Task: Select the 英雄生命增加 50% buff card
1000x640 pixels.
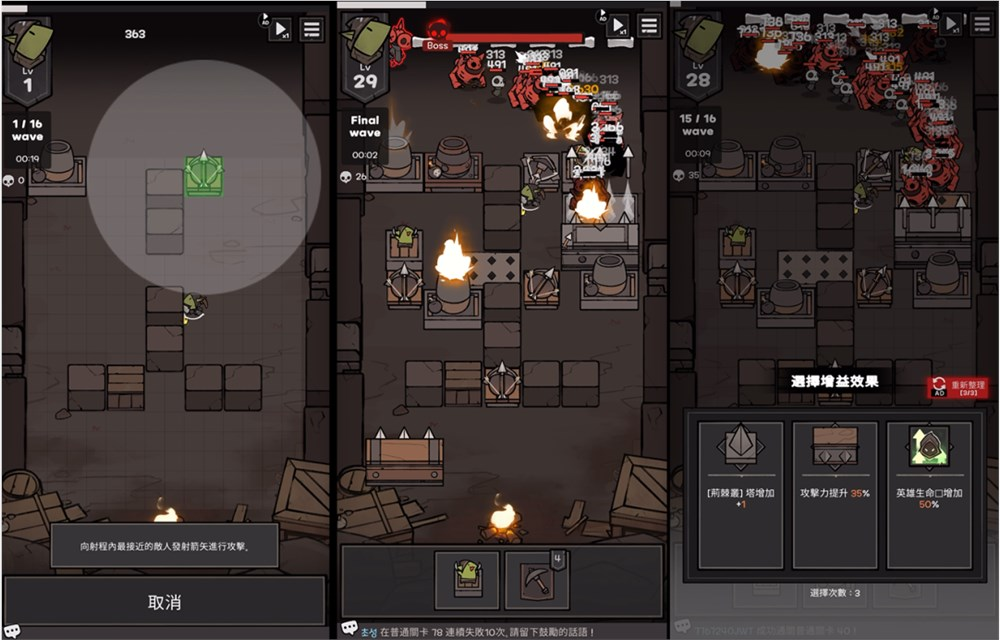Action: click(x=929, y=471)
